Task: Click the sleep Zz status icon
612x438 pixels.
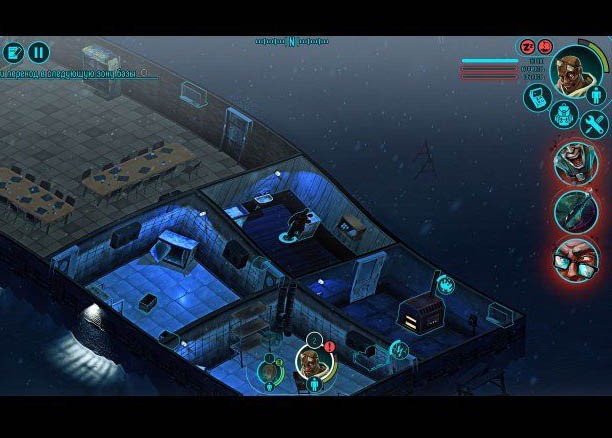Action: [527, 47]
